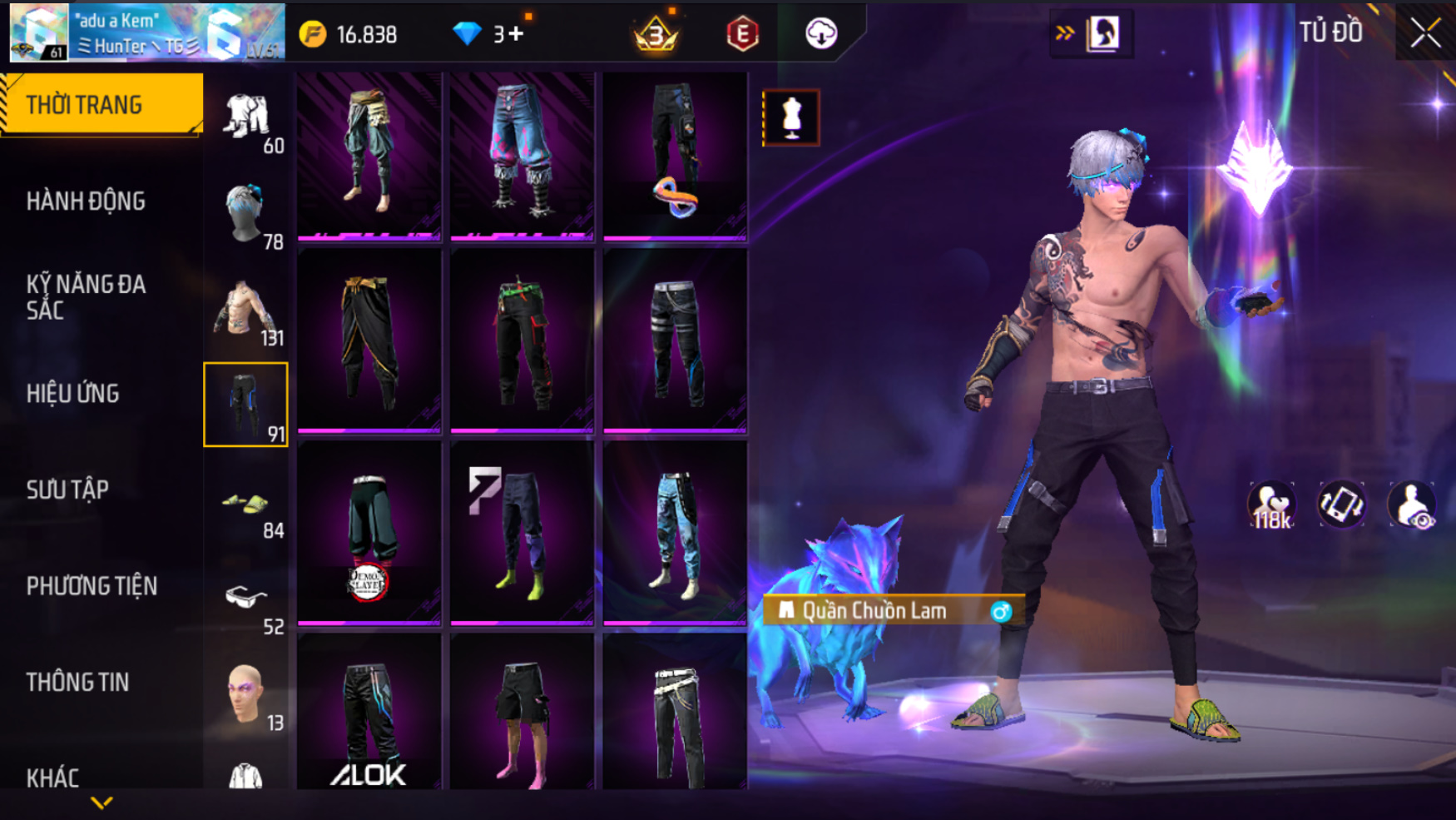Open the HIỆU ỨNG category
The height and width of the screenshot is (820, 1456).
[73, 394]
